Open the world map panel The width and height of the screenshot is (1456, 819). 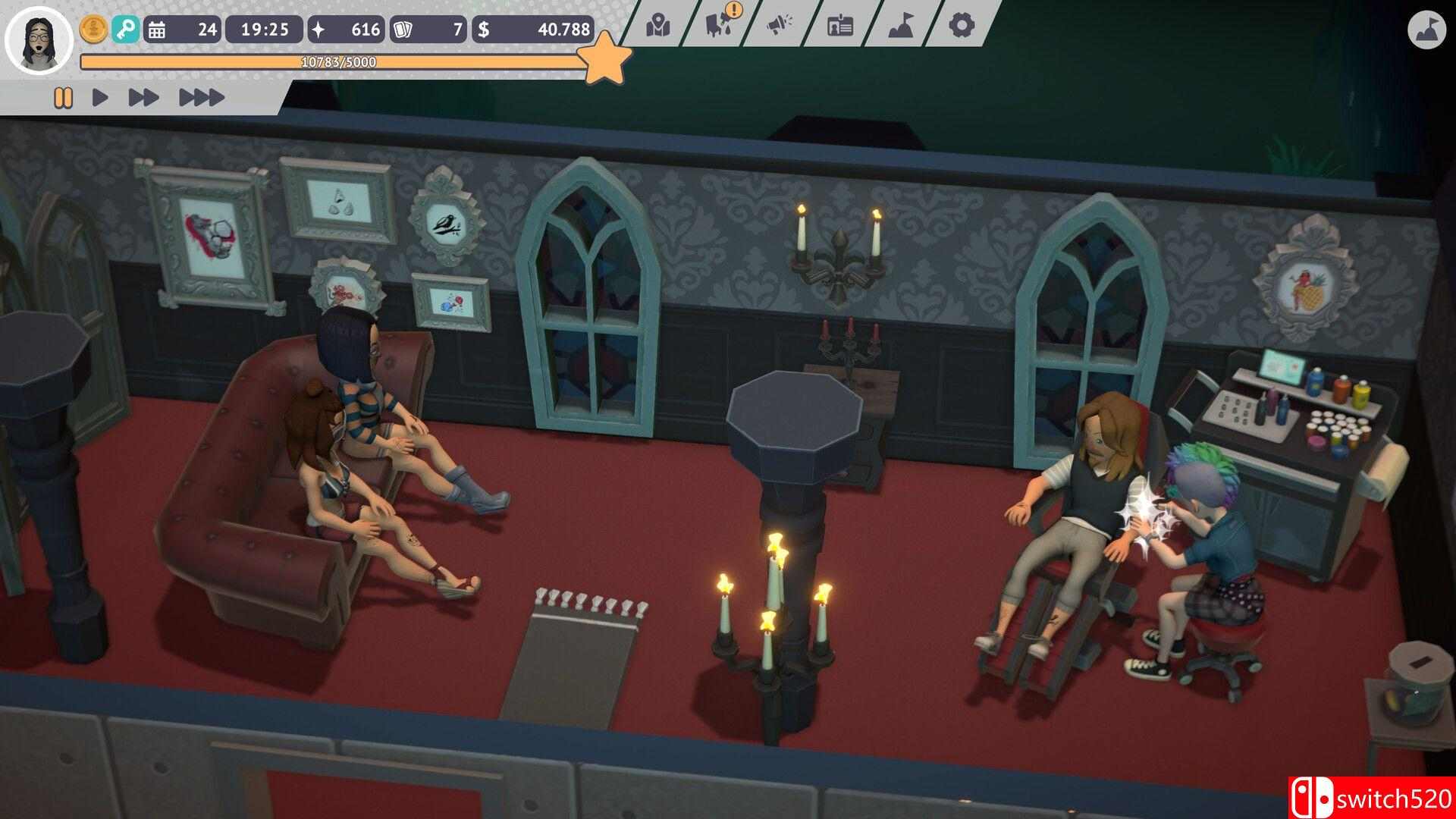[x=657, y=24]
